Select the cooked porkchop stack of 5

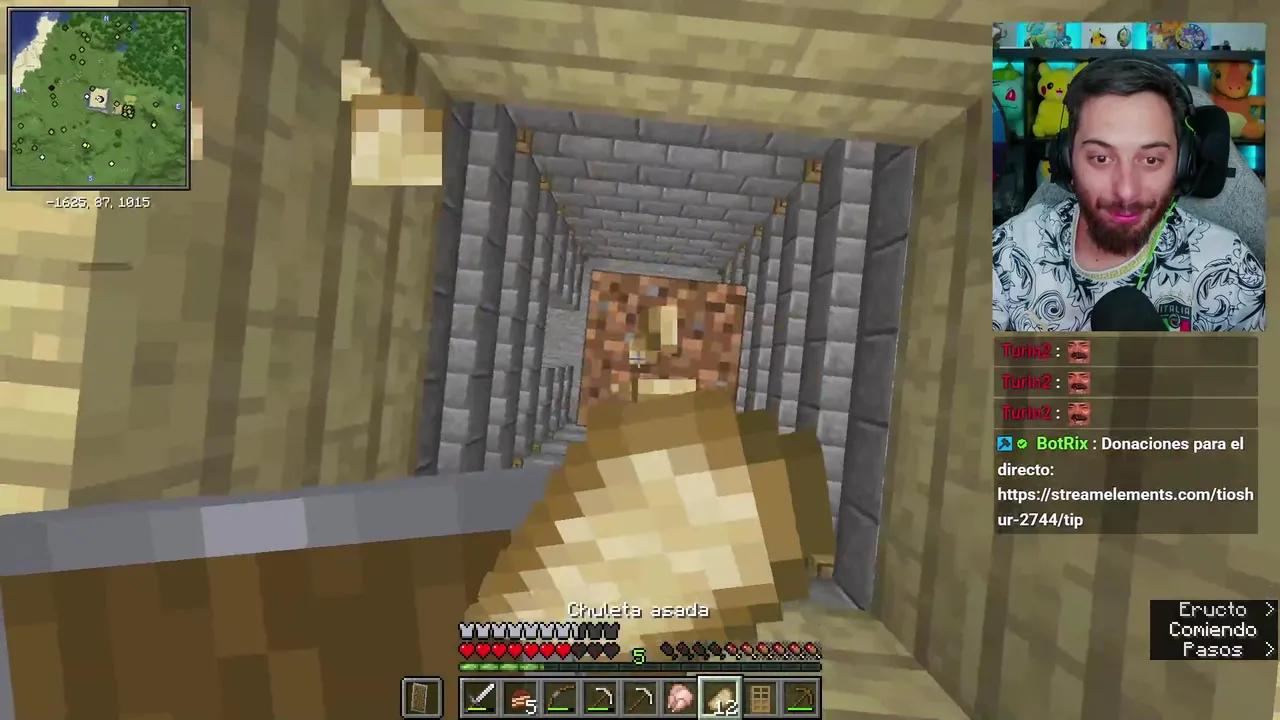520,697
